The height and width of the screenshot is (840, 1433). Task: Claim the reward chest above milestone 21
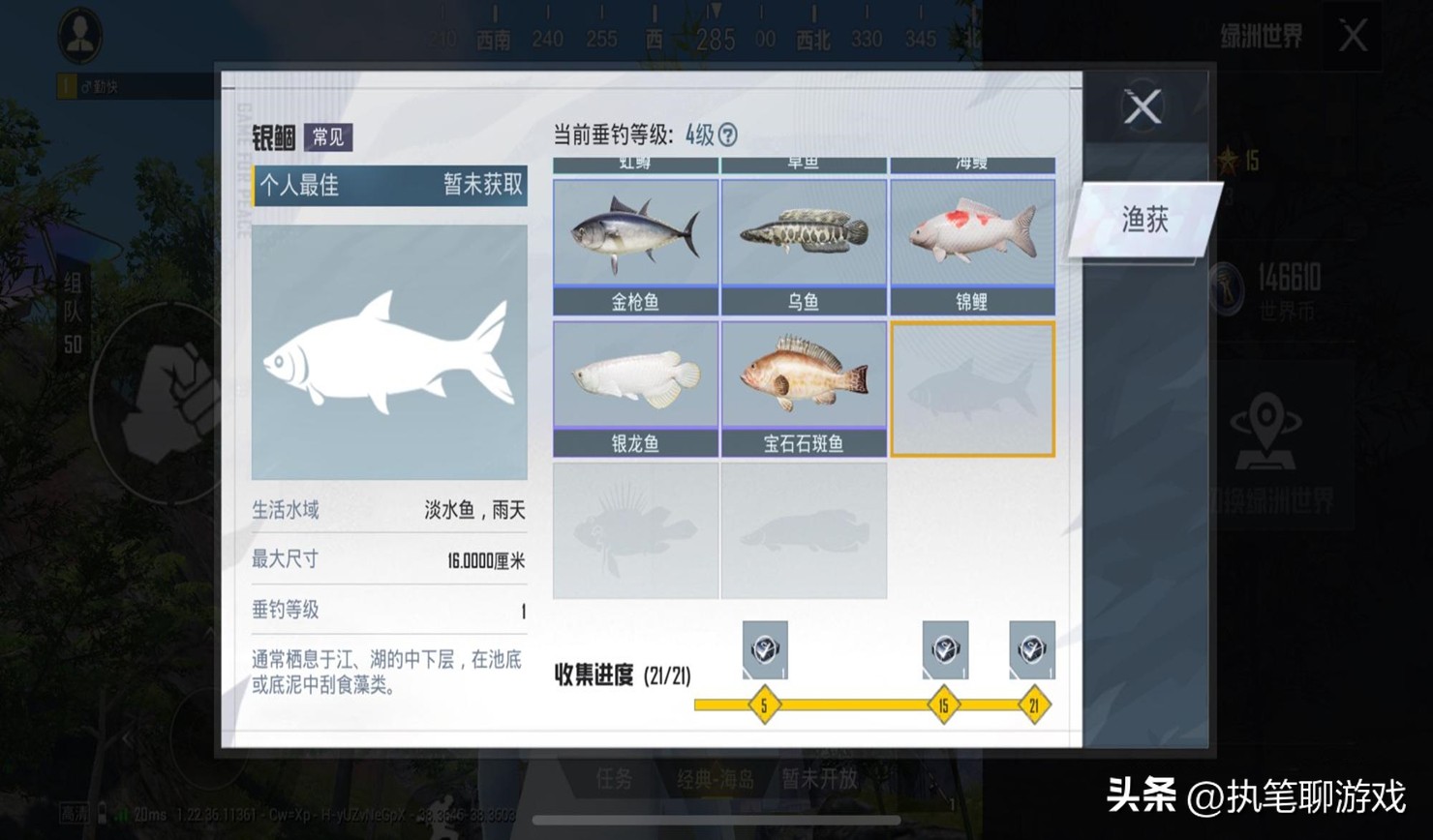1032,650
